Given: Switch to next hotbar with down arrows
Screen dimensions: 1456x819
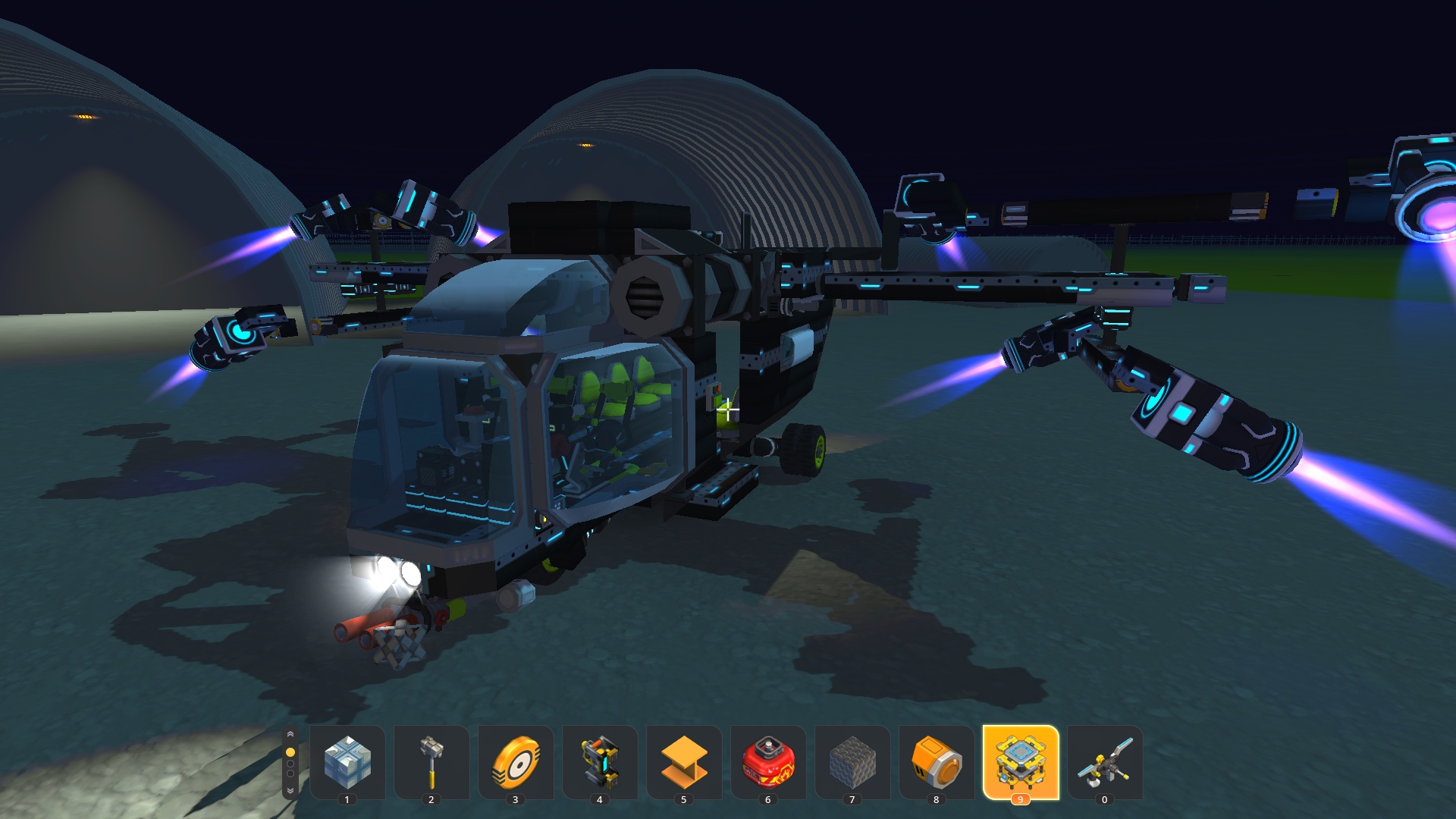Looking at the screenshot, I should click(290, 790).
